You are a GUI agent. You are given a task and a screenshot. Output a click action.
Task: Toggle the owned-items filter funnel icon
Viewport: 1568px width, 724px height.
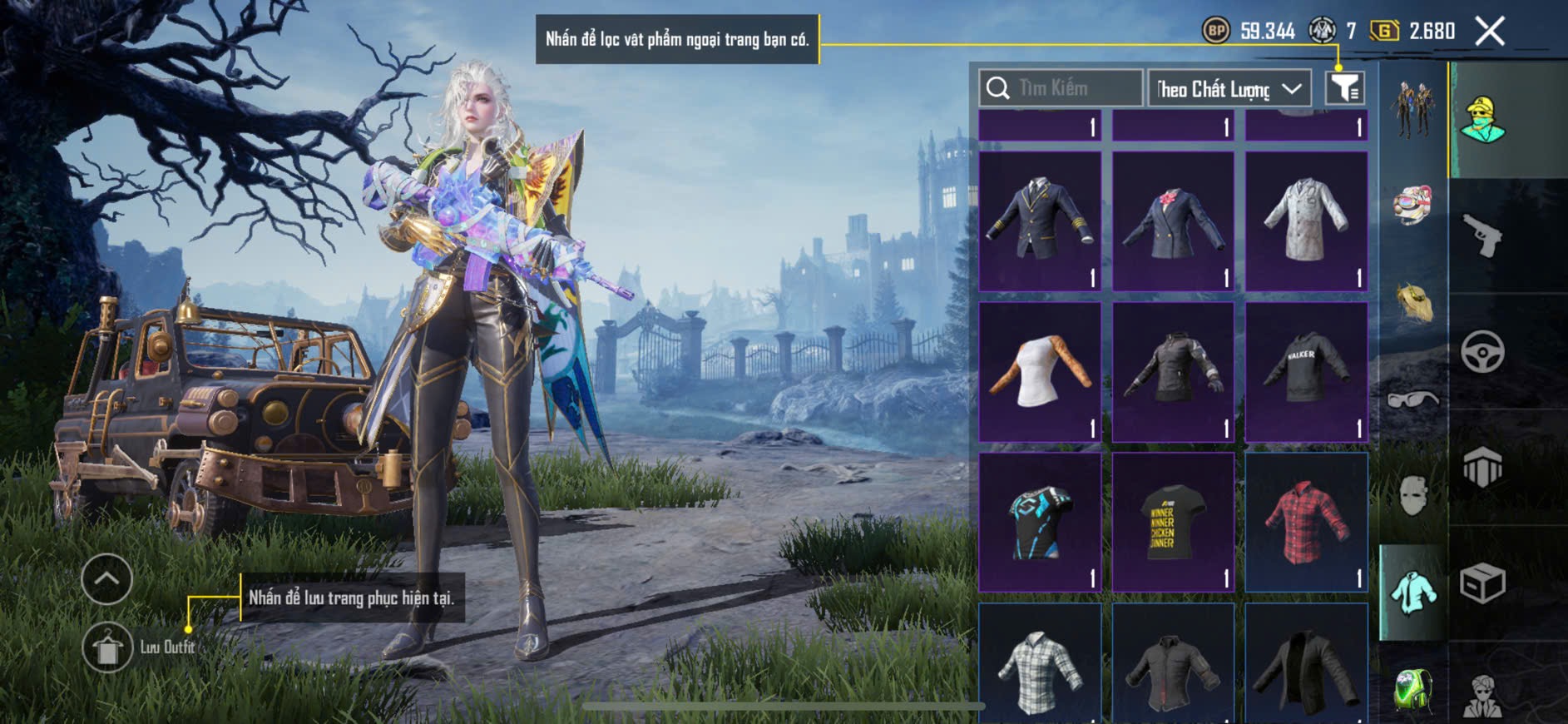click(1344, 87)
